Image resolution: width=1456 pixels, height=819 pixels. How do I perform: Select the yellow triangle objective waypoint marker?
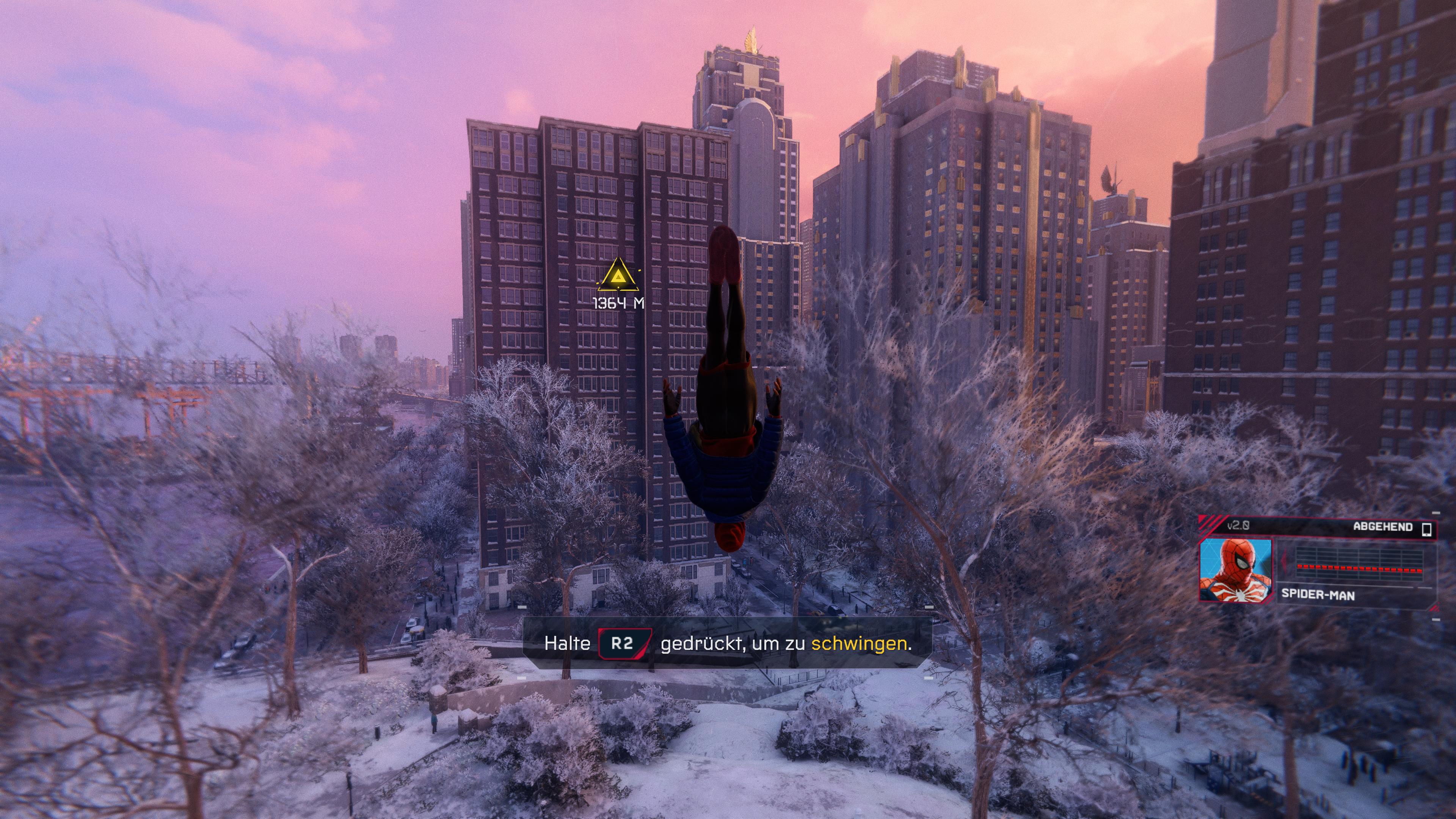coord(619,277)
